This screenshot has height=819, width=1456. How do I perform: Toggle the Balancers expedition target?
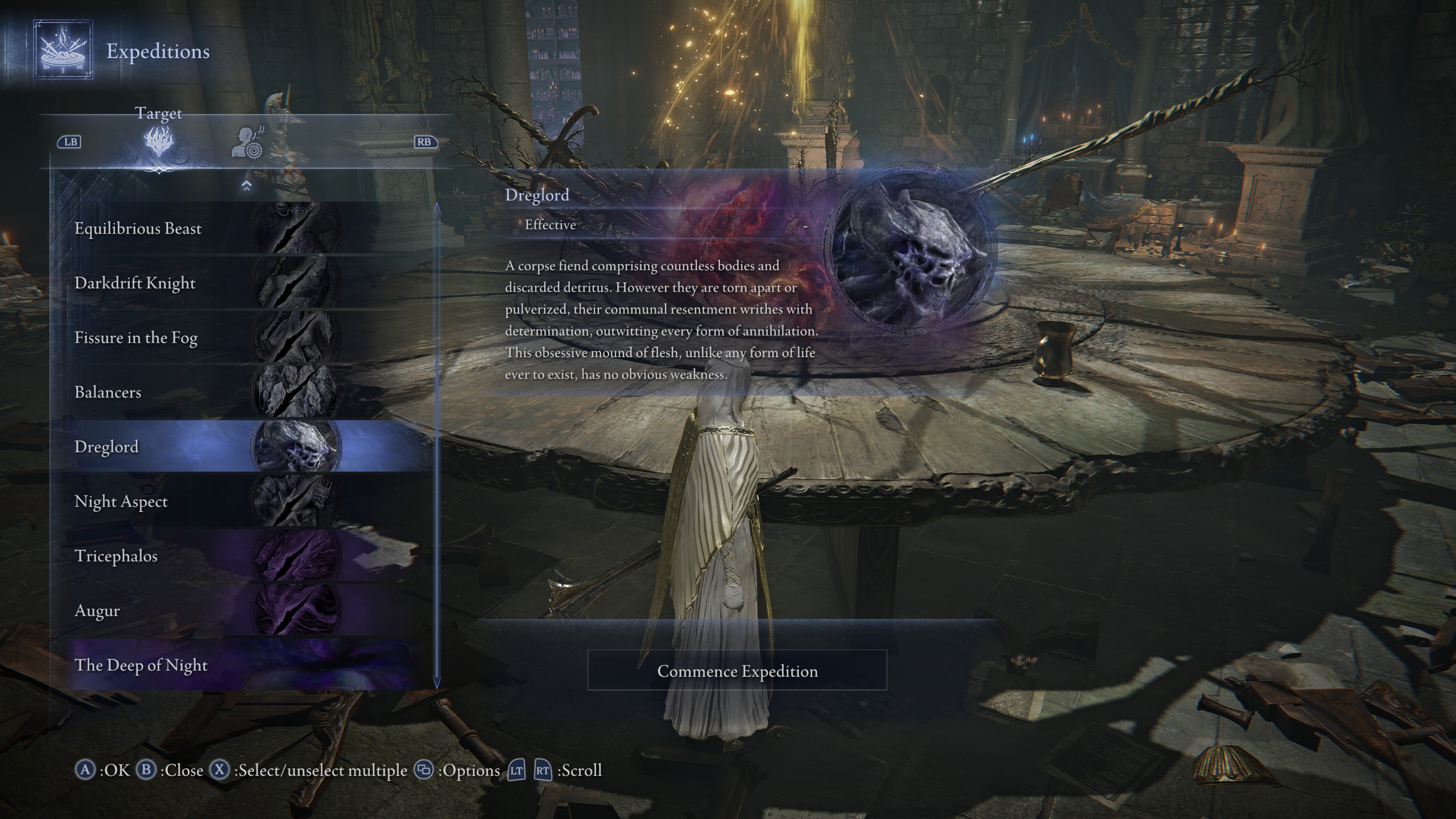point(108,392)
